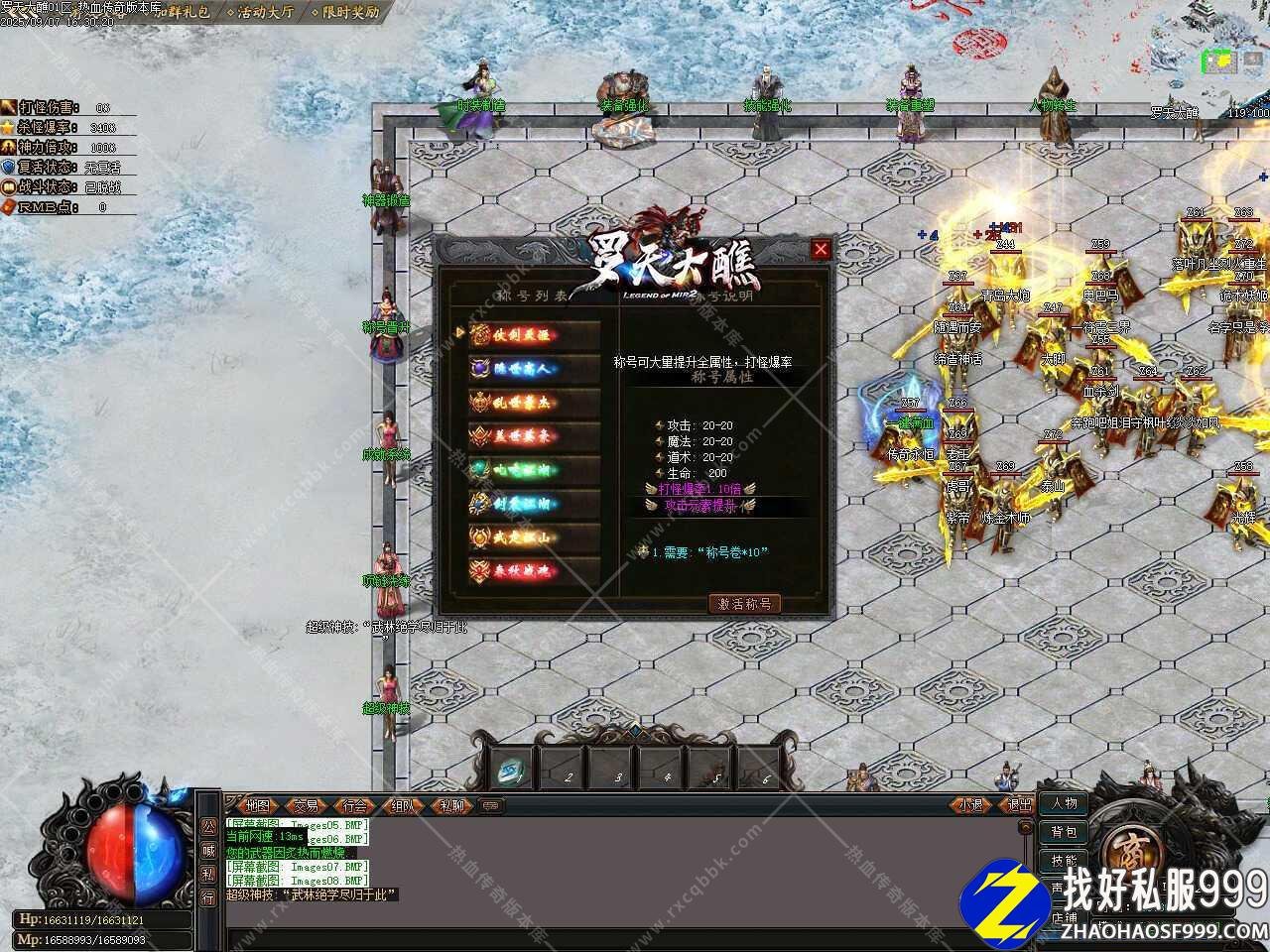Open the 行会 guild panel
Image resolution: width=1270 pixels, height=952 pixels.
point(354,805)
